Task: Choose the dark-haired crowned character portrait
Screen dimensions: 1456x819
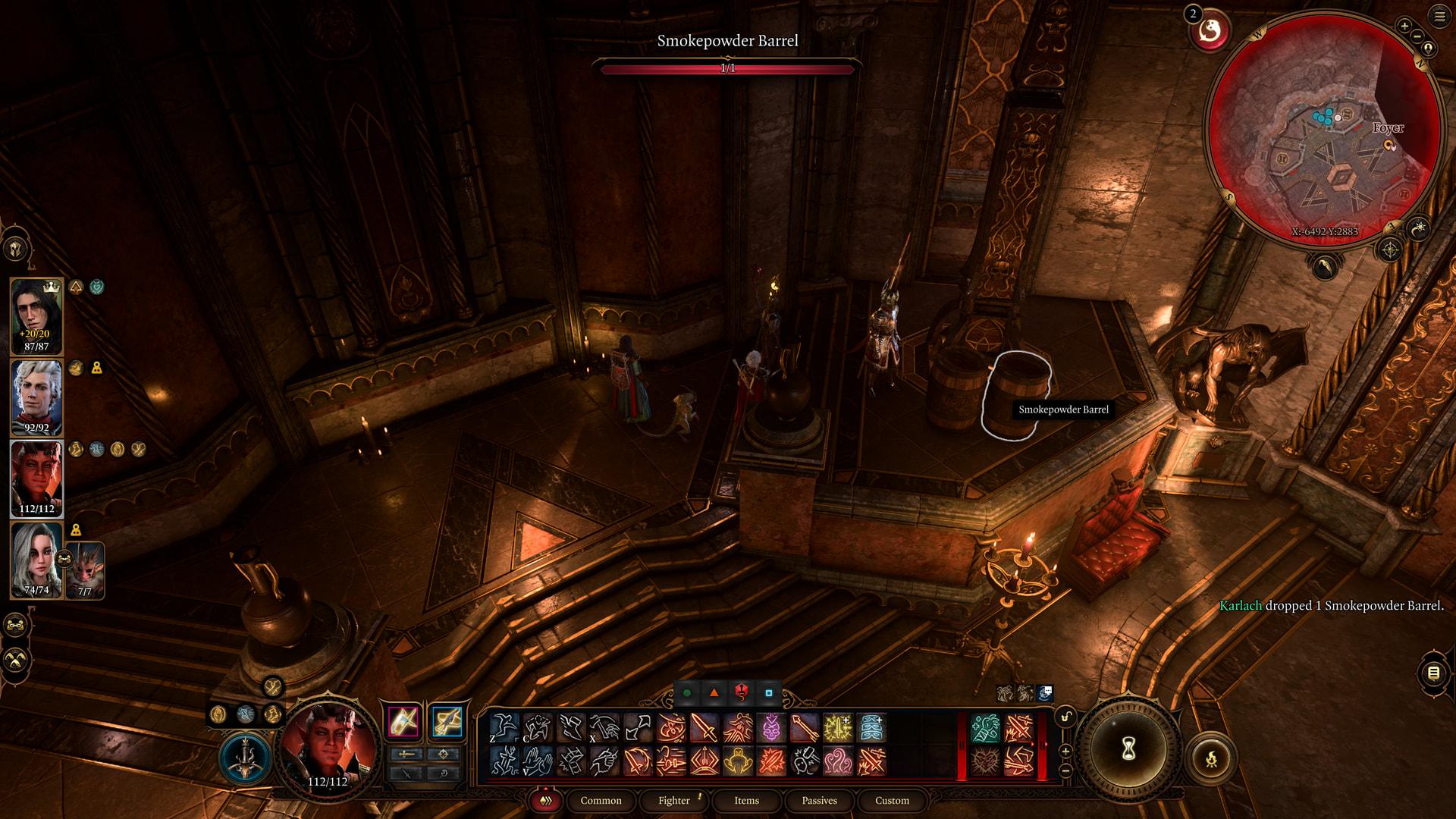Action: (x=36, y=316)
